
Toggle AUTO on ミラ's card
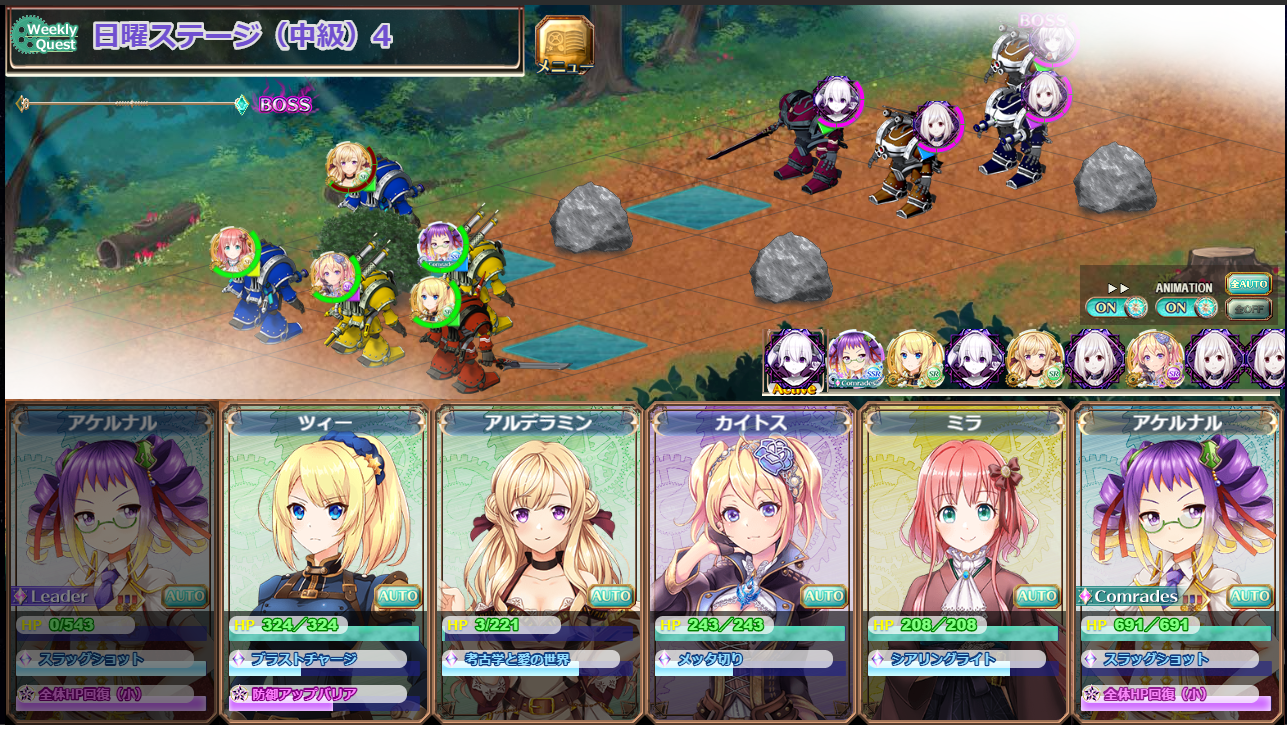[x=1037, y=597]
